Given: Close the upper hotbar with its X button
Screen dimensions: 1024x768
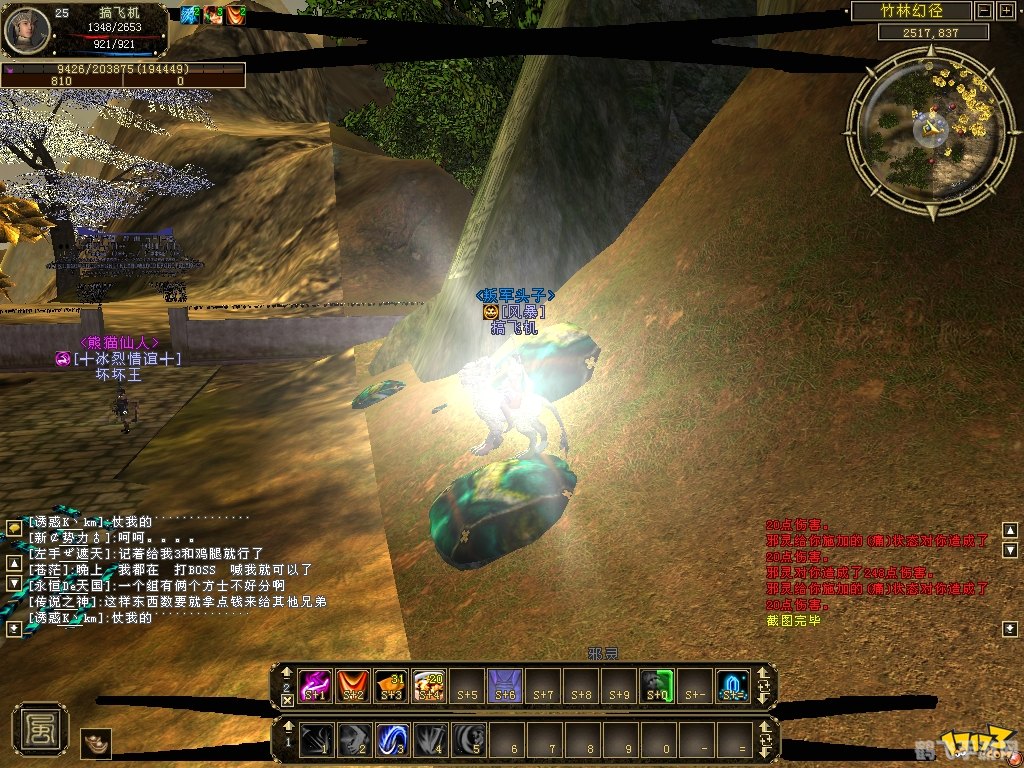Looking at the screenshot, I should [x=287, y=700].
